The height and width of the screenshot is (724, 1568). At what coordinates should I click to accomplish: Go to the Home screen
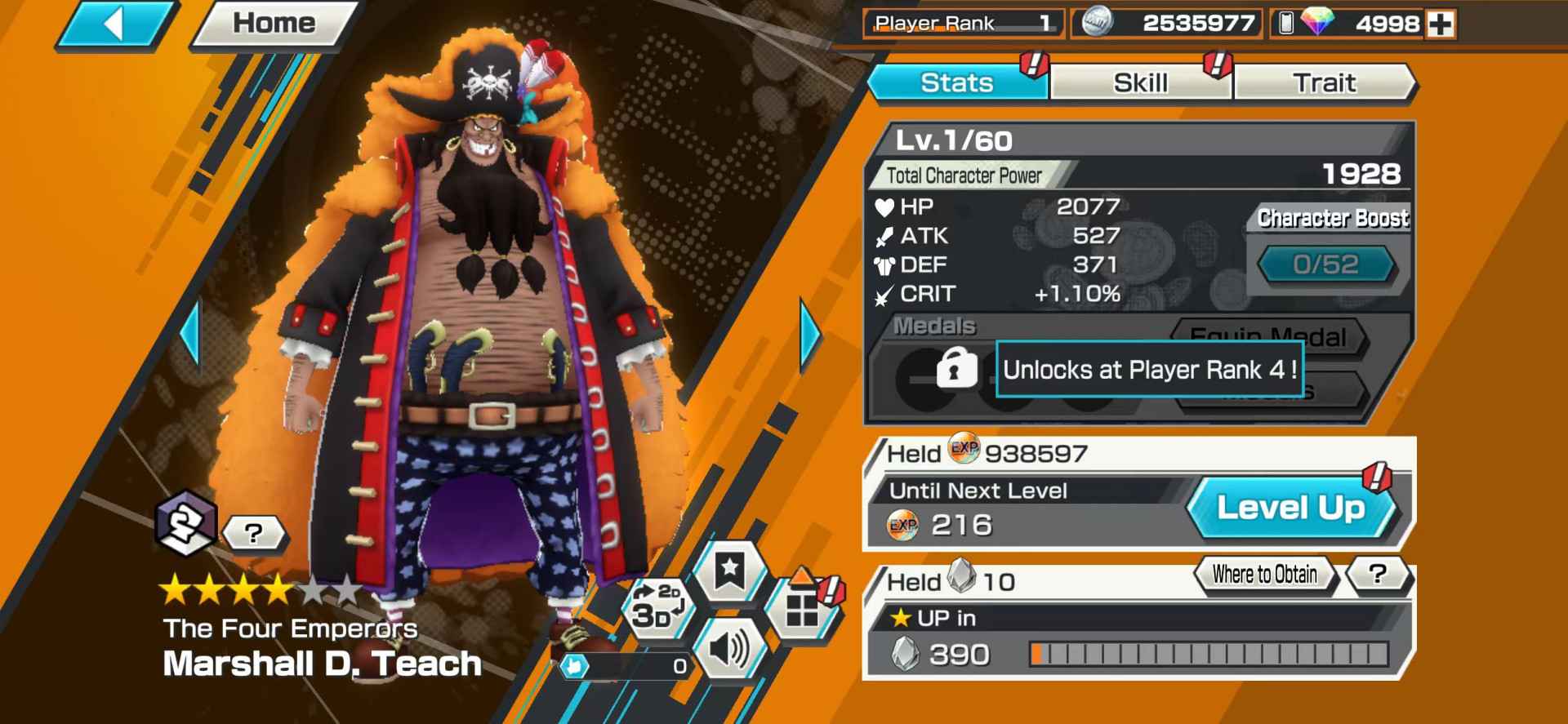pyautogui.click(x=272, y=23)
